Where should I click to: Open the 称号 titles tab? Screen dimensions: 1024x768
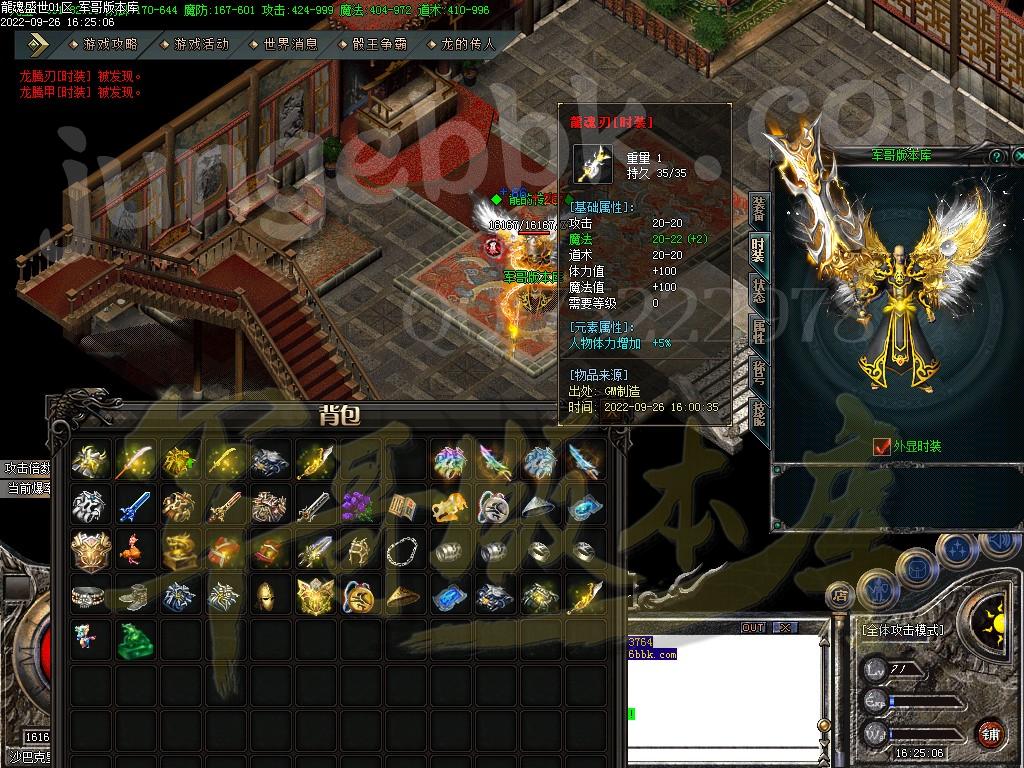(759, 372)
